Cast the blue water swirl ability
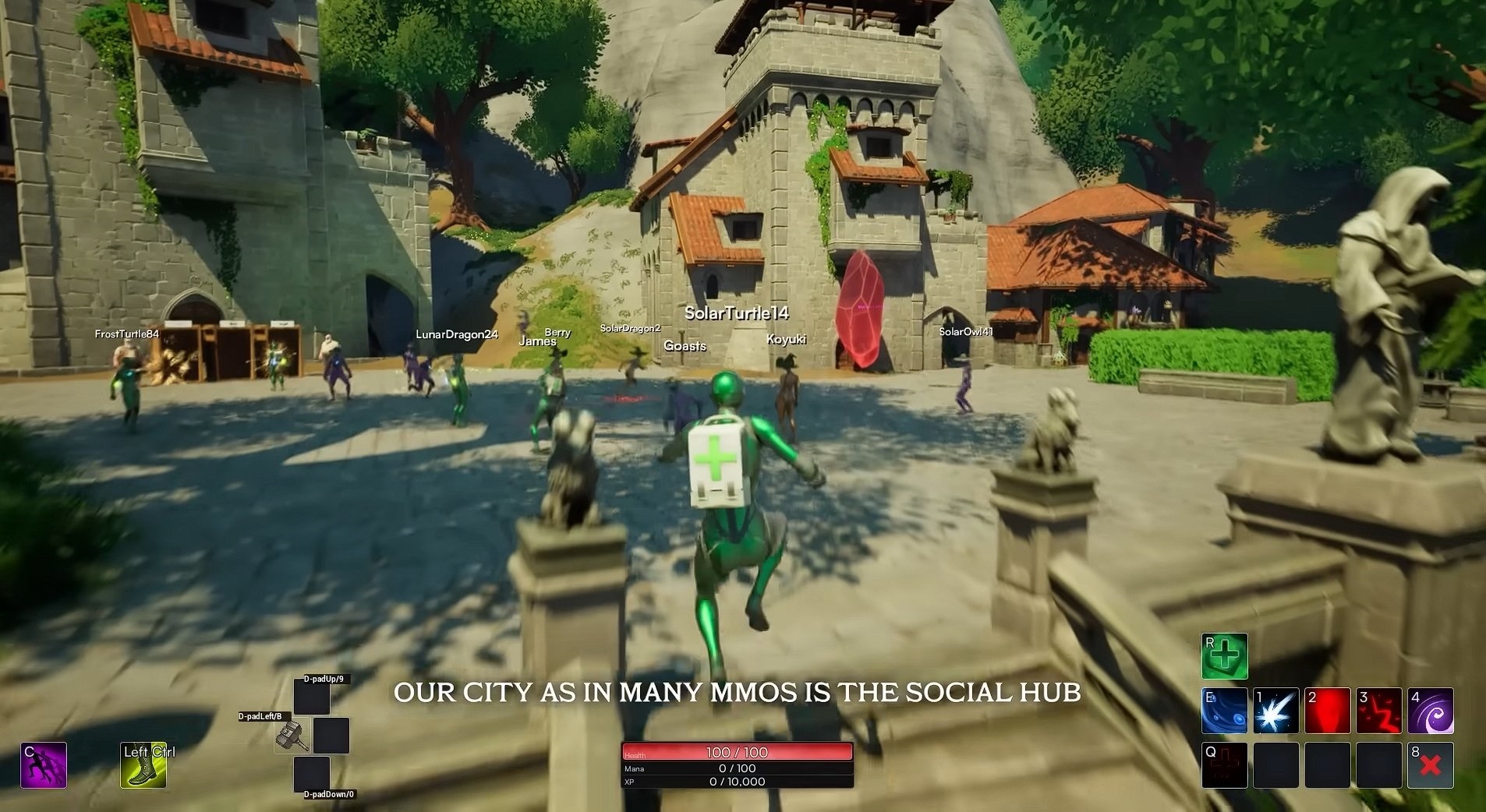Viewport: 1486px width, 812px height. click(1224, 711)
